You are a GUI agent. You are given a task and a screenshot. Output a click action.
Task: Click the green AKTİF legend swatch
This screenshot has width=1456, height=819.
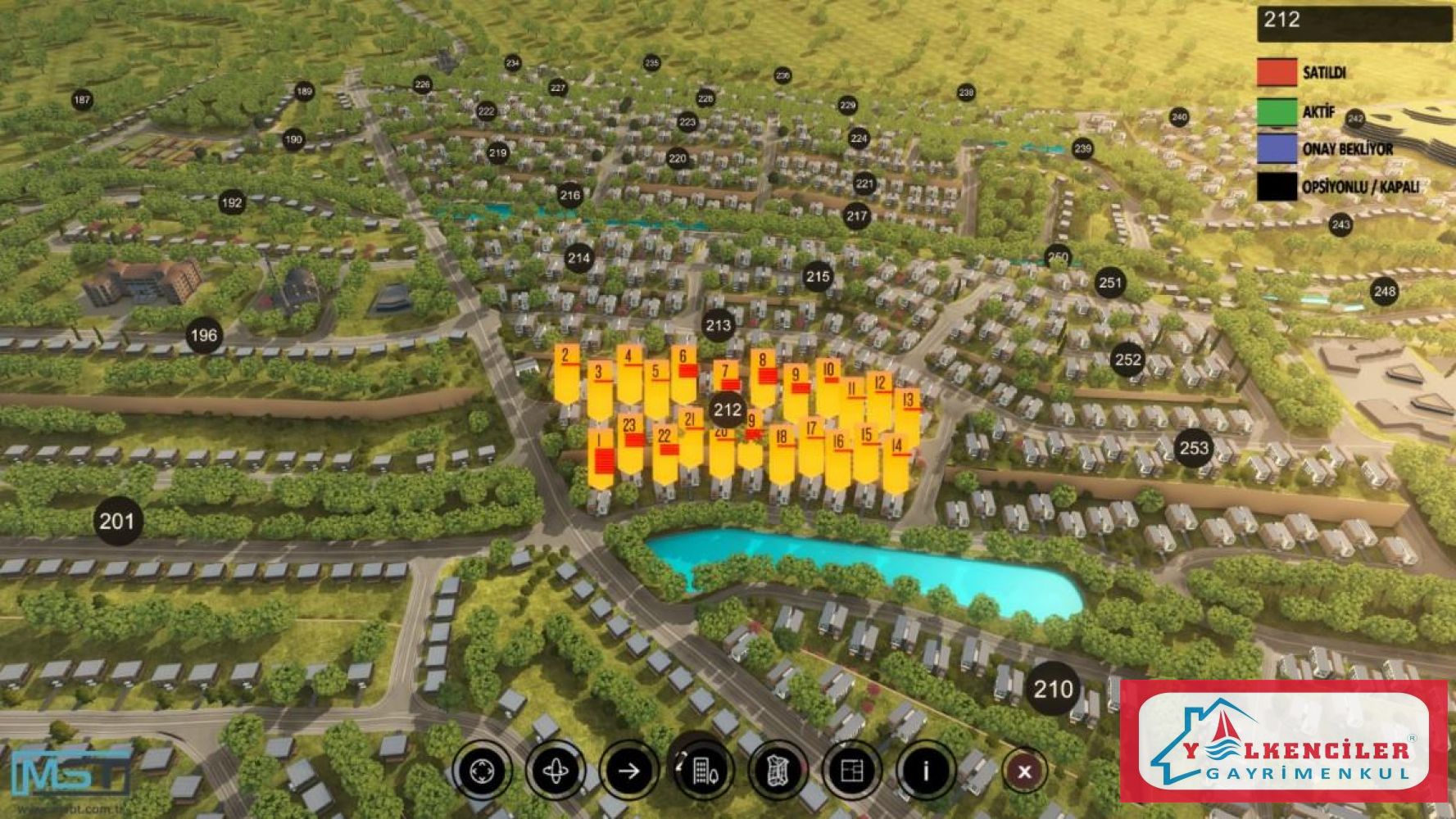point(1277,111)
